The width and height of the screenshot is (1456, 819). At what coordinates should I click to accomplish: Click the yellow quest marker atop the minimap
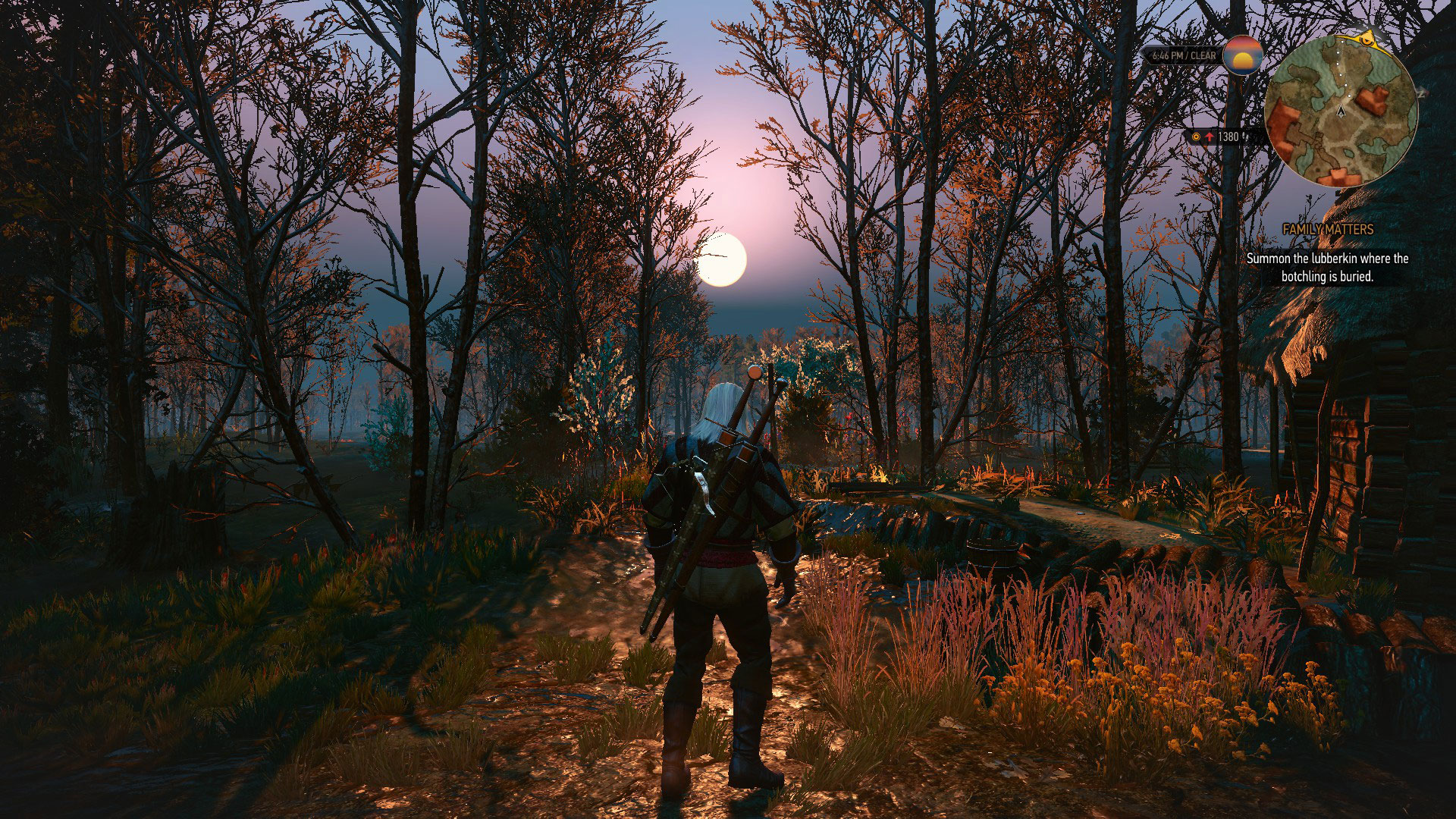[1366, 40]
